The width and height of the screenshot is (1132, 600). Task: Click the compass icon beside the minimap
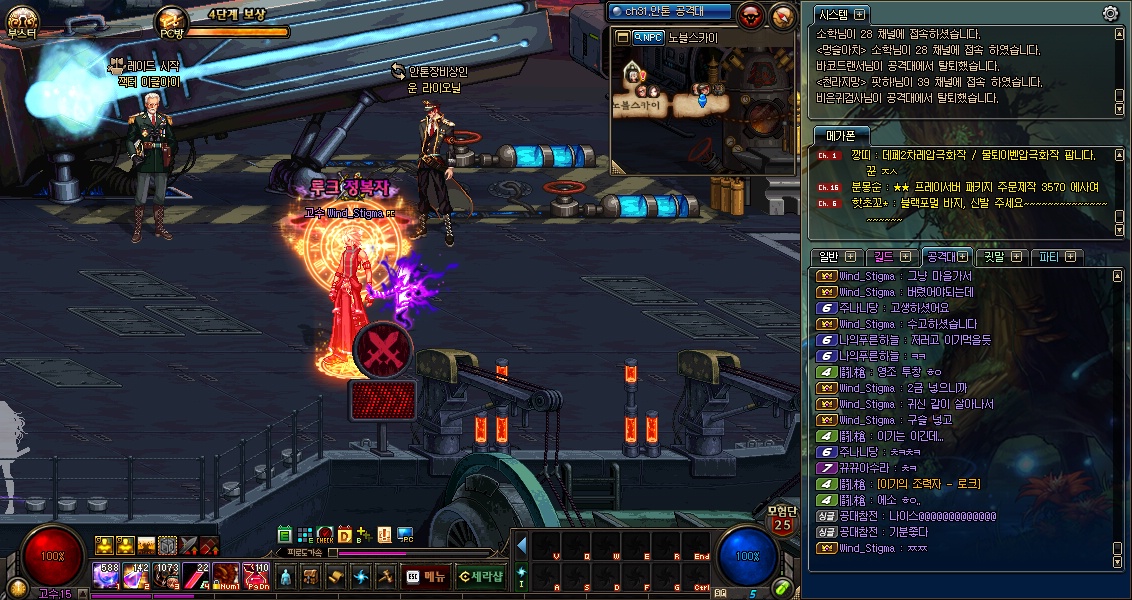782,14
